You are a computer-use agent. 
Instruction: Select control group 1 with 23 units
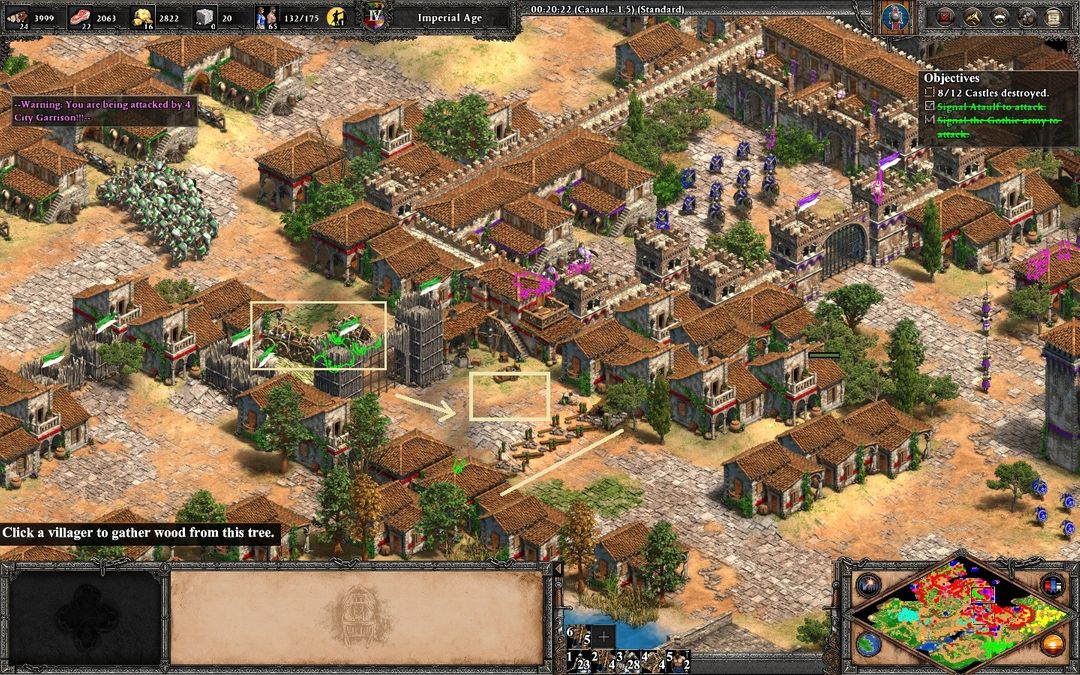[577, 661]
